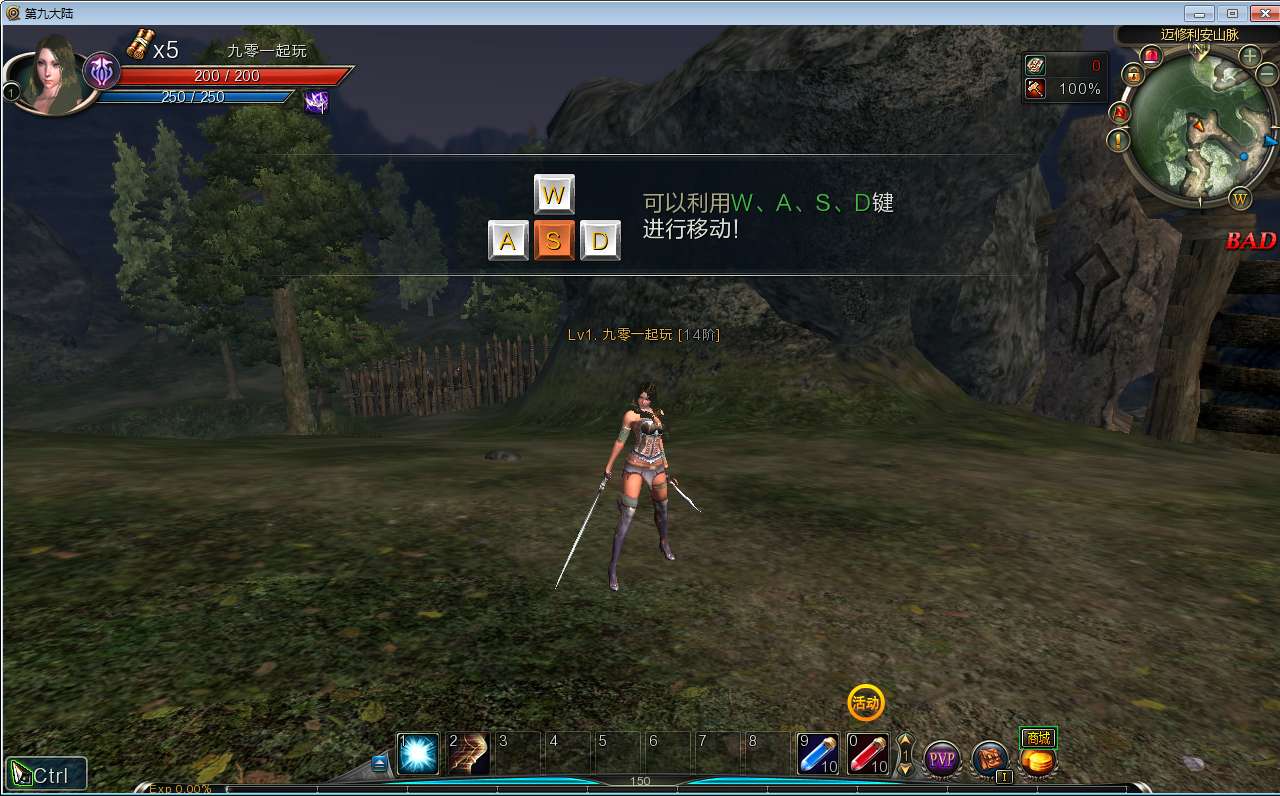Click the red siren icon above the minimap
Viewport: 1280px width, 796px height.
pyautogui.click(x=1152, y=56)
